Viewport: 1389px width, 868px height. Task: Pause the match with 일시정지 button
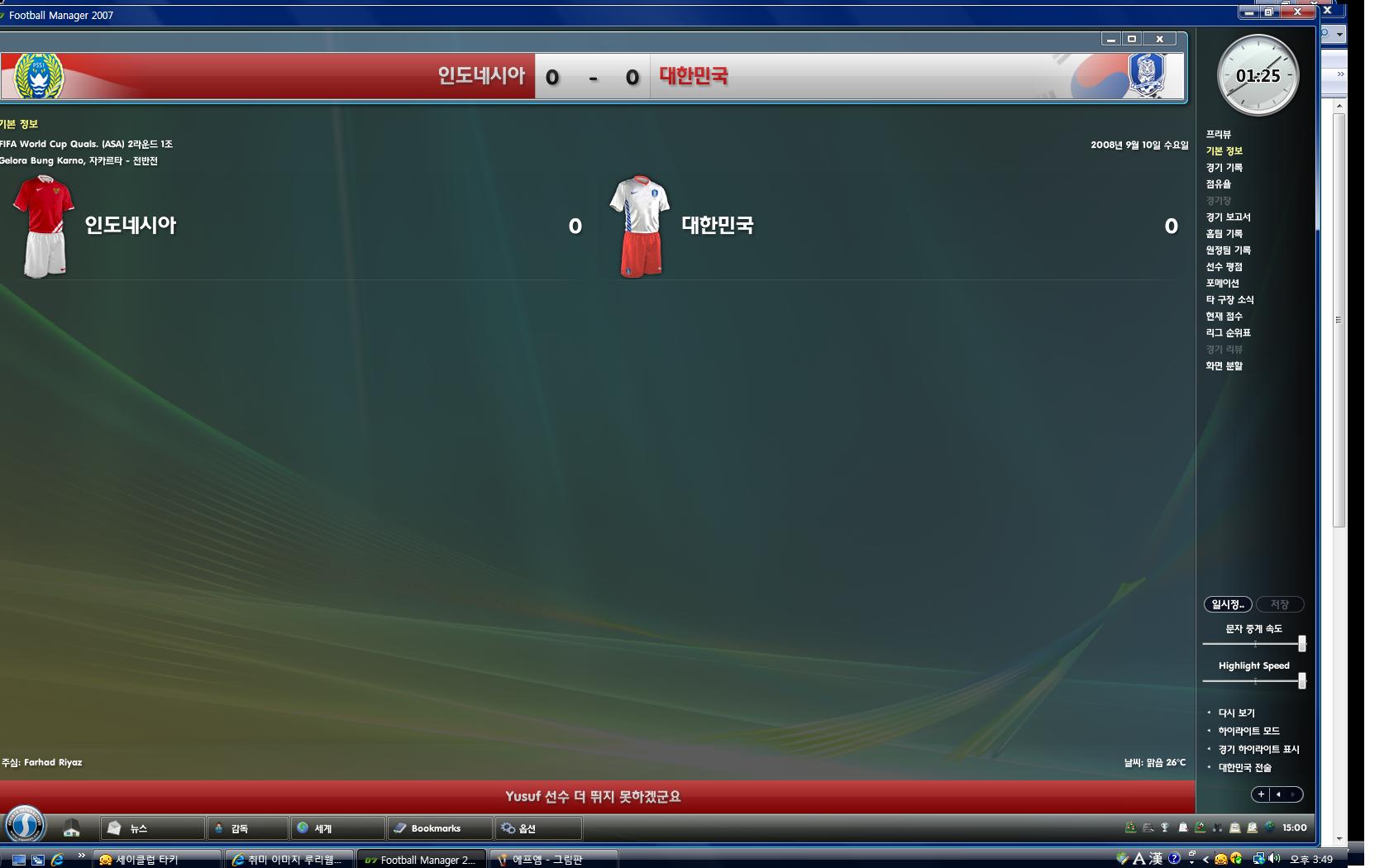tap(1228, 604)
